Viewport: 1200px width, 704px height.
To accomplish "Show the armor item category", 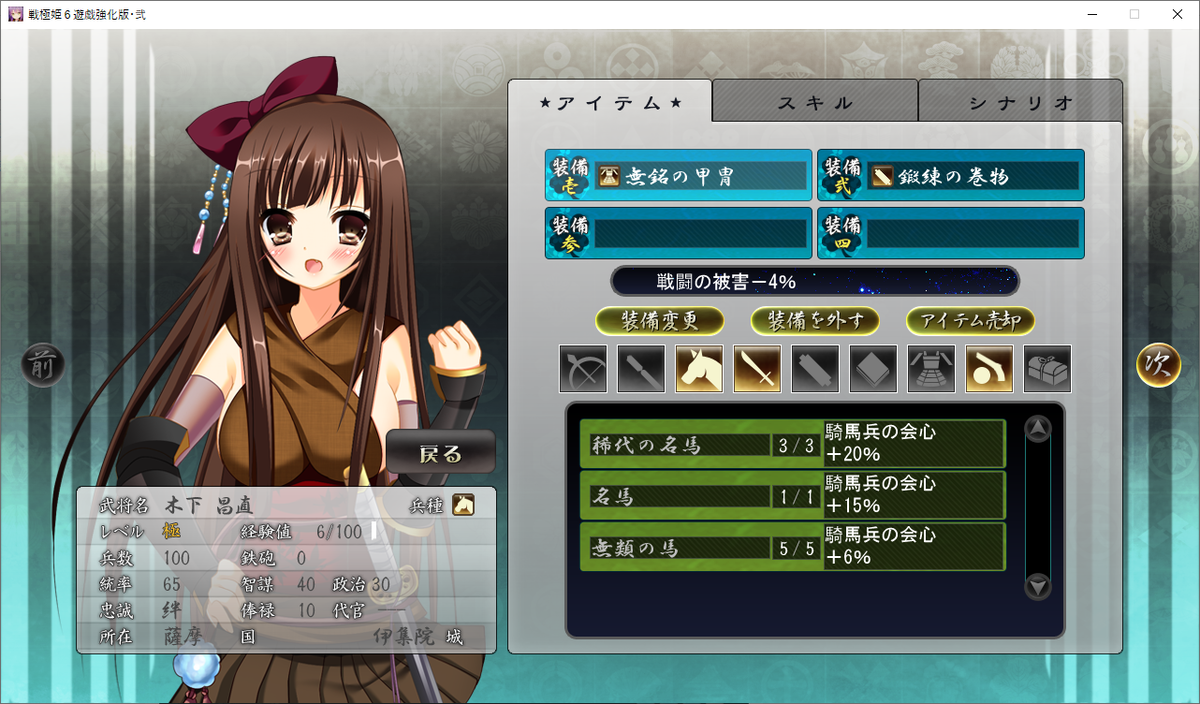I will coord(931,369).
